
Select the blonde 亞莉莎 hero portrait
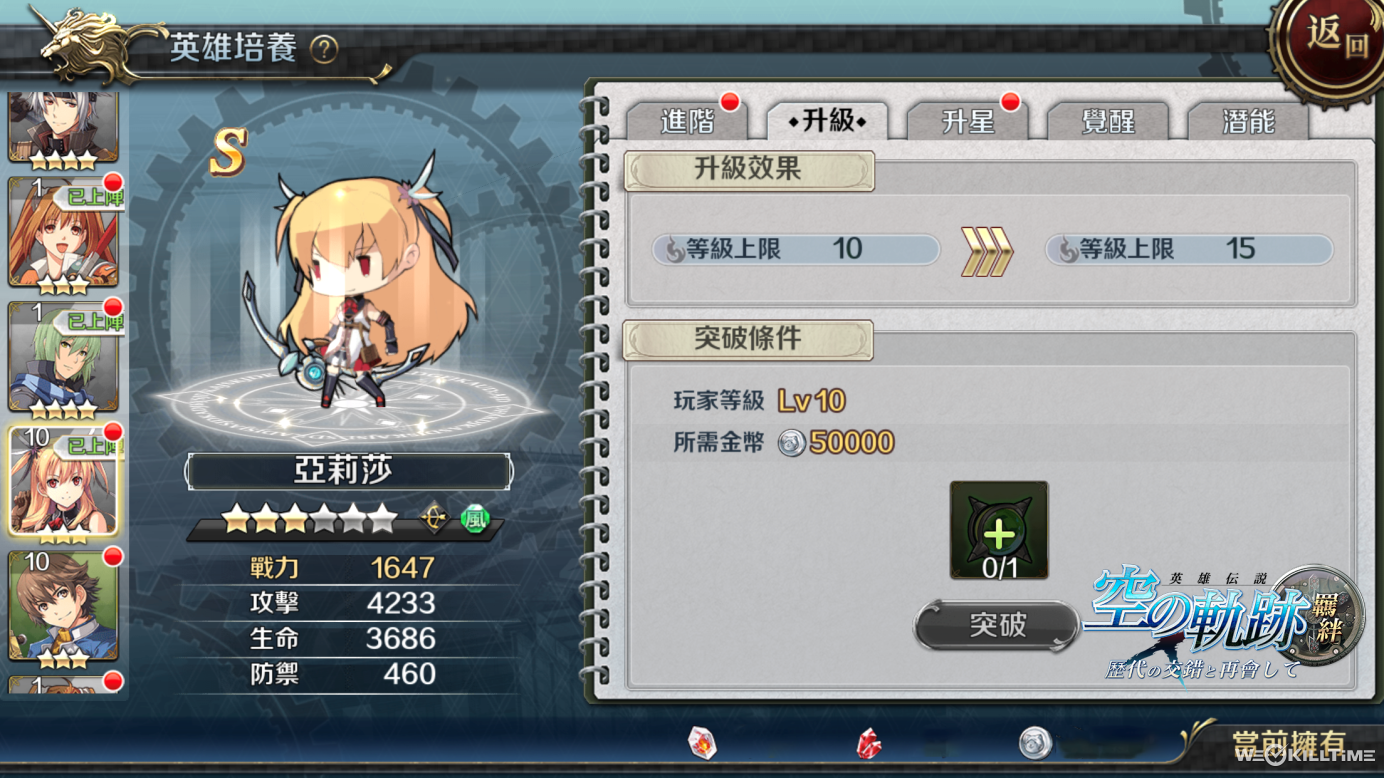tap(63, 481)
